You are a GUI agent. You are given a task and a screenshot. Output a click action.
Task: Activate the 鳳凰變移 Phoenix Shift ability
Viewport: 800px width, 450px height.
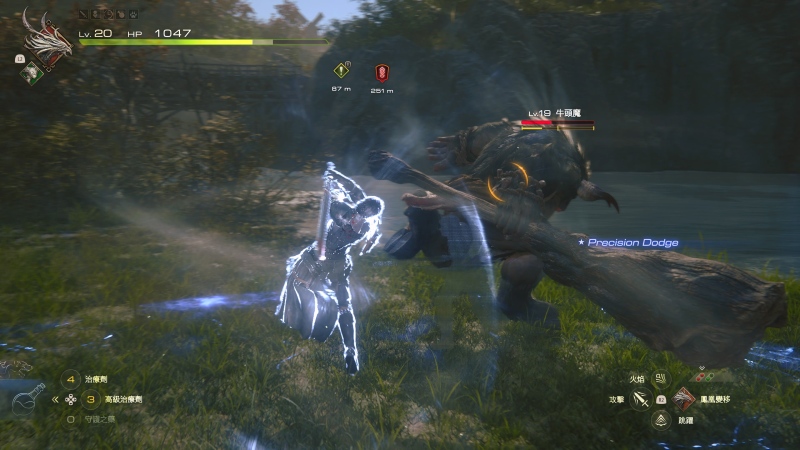pos(683,399)
